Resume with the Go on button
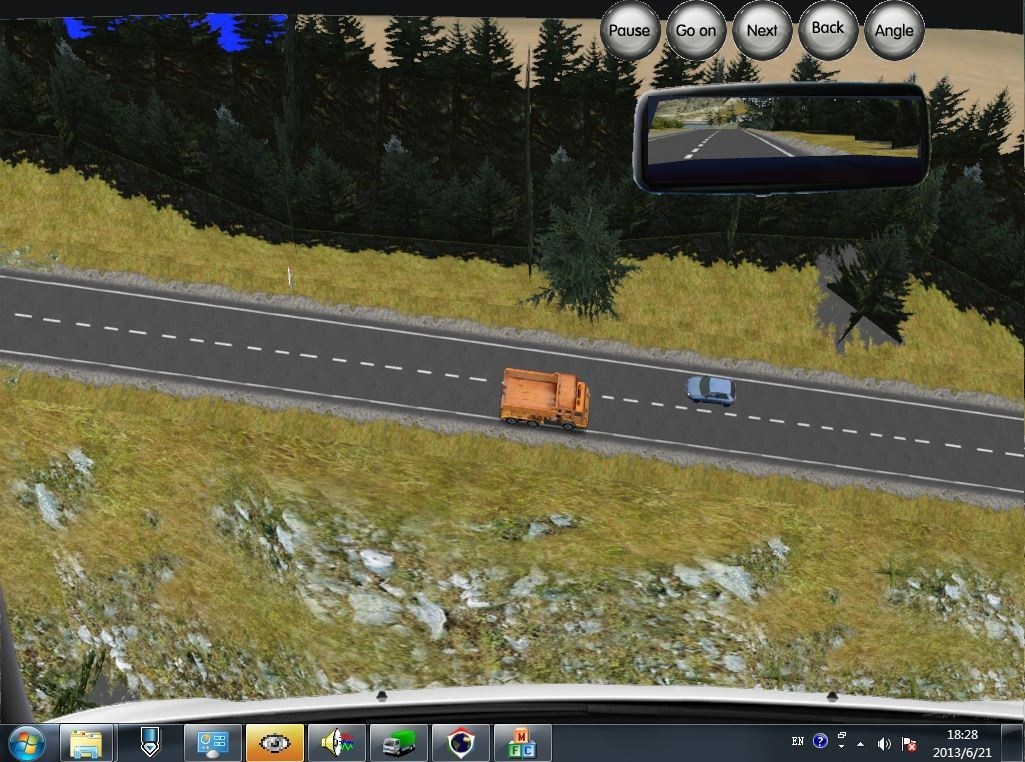 point(696,30)
